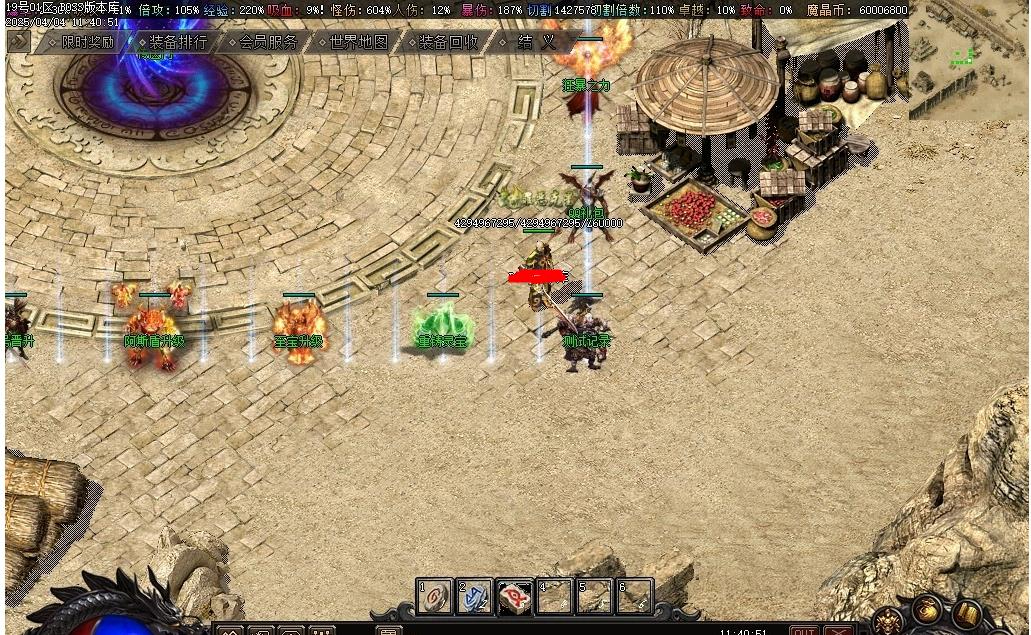The height and width of the screenshot is (635, 1031).
Task: Collapse the top menu with the arrow button
Action: point(18,41)
